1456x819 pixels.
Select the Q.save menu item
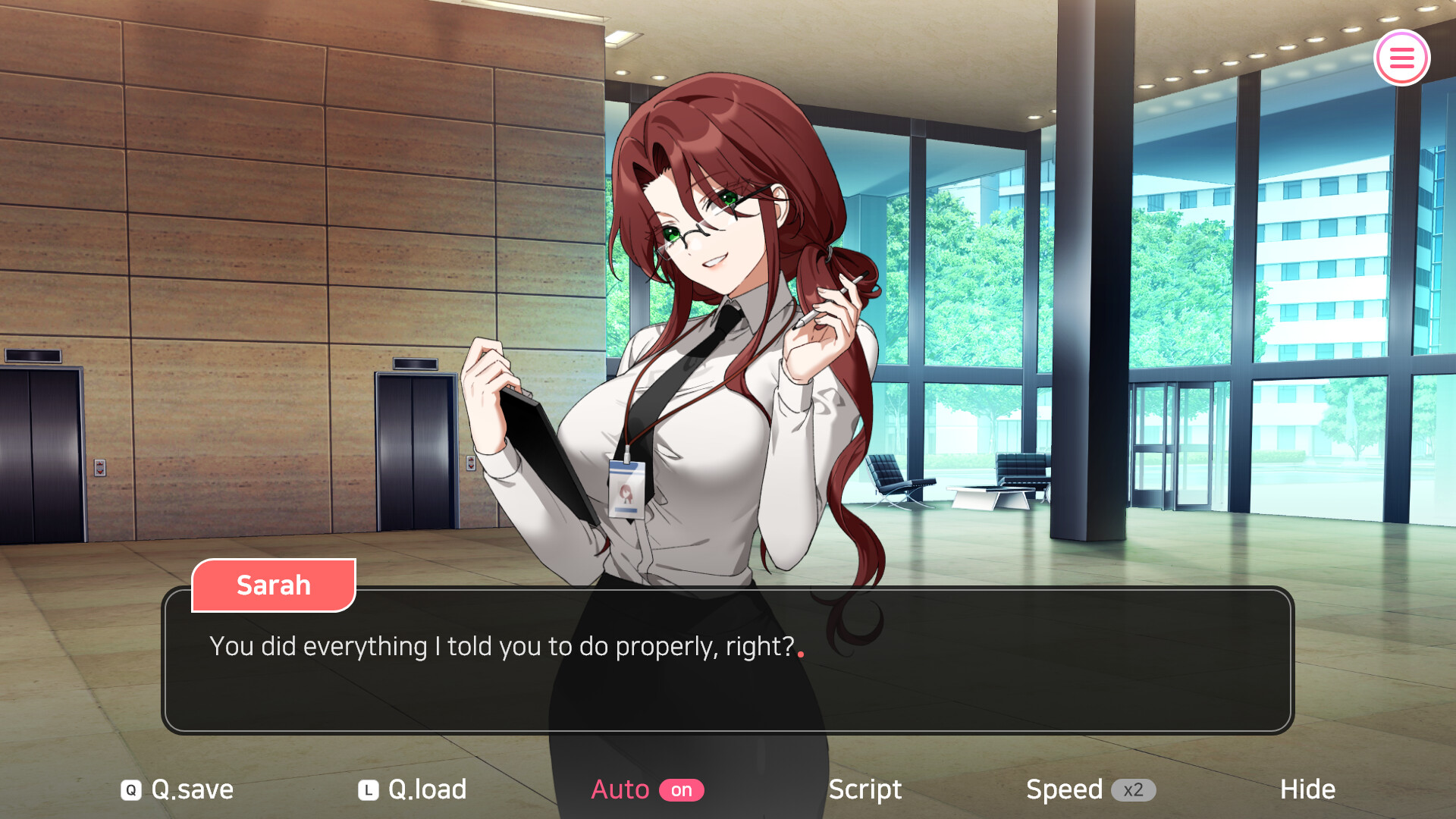pyautogui.click(x=190, y=789)
